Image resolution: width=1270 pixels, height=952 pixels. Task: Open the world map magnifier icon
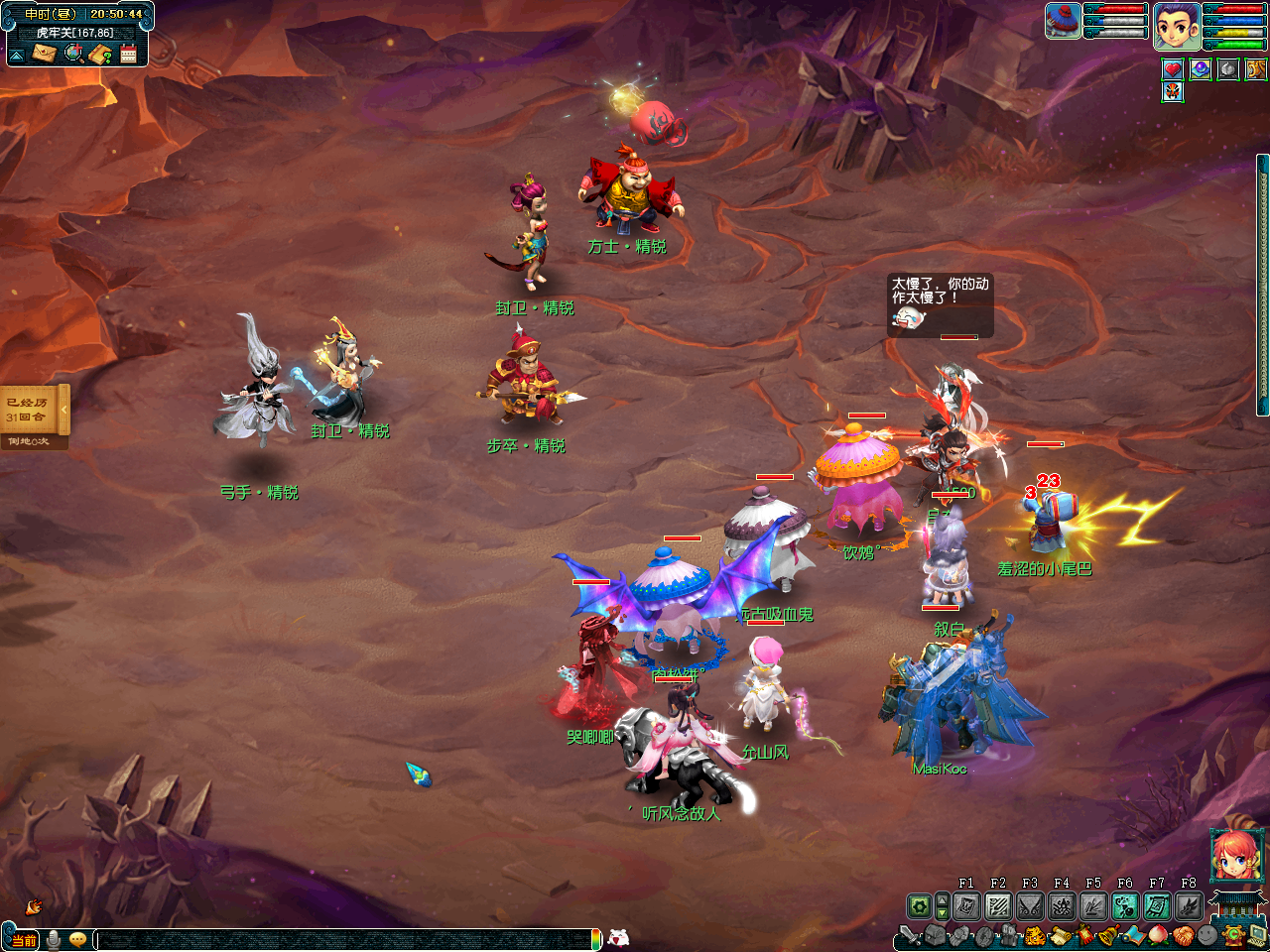(73, 54)
